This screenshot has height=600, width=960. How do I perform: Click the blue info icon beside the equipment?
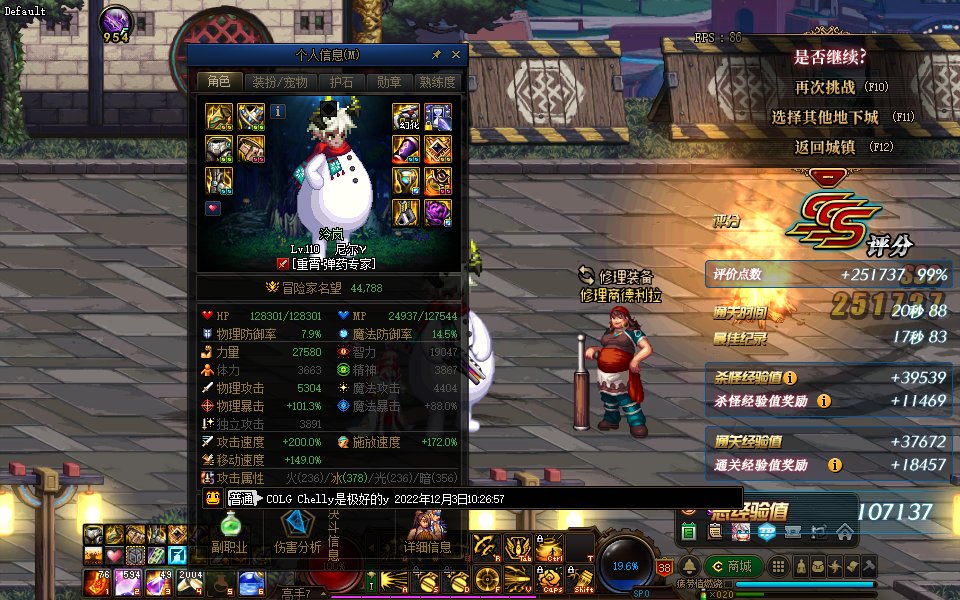click(x=278, y=112)
